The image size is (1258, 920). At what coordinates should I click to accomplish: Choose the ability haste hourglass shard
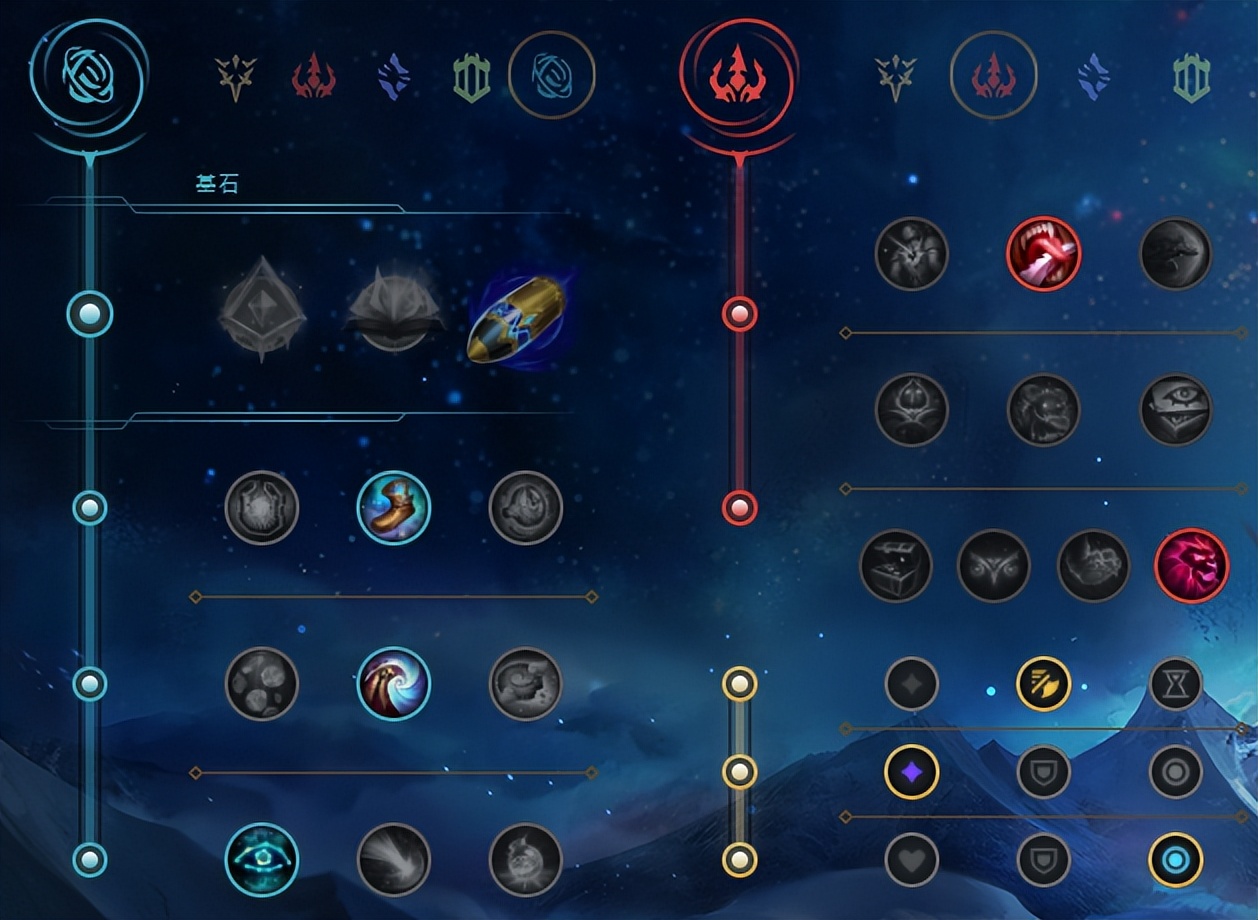[1176, 684]
